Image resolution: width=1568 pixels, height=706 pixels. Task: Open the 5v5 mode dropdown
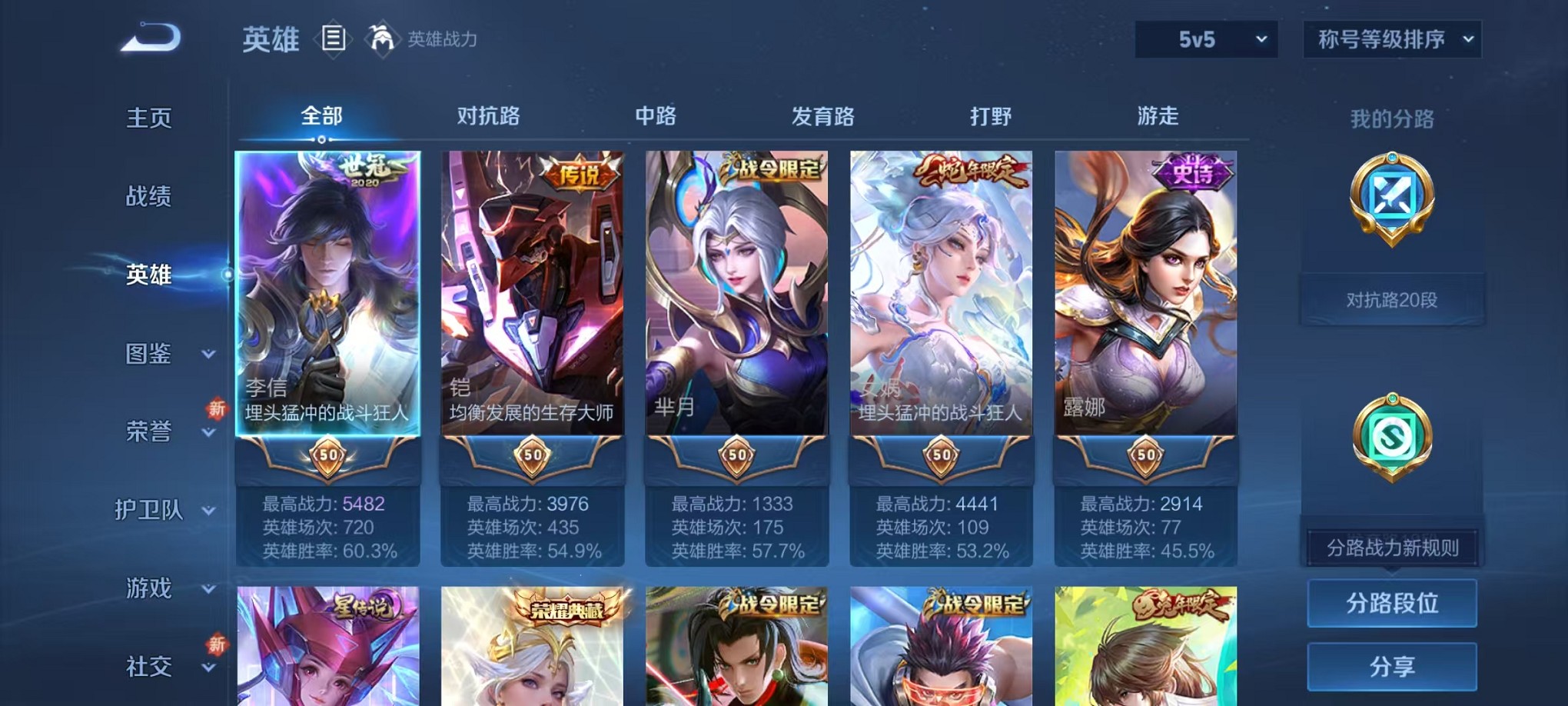click(1205, 36)
